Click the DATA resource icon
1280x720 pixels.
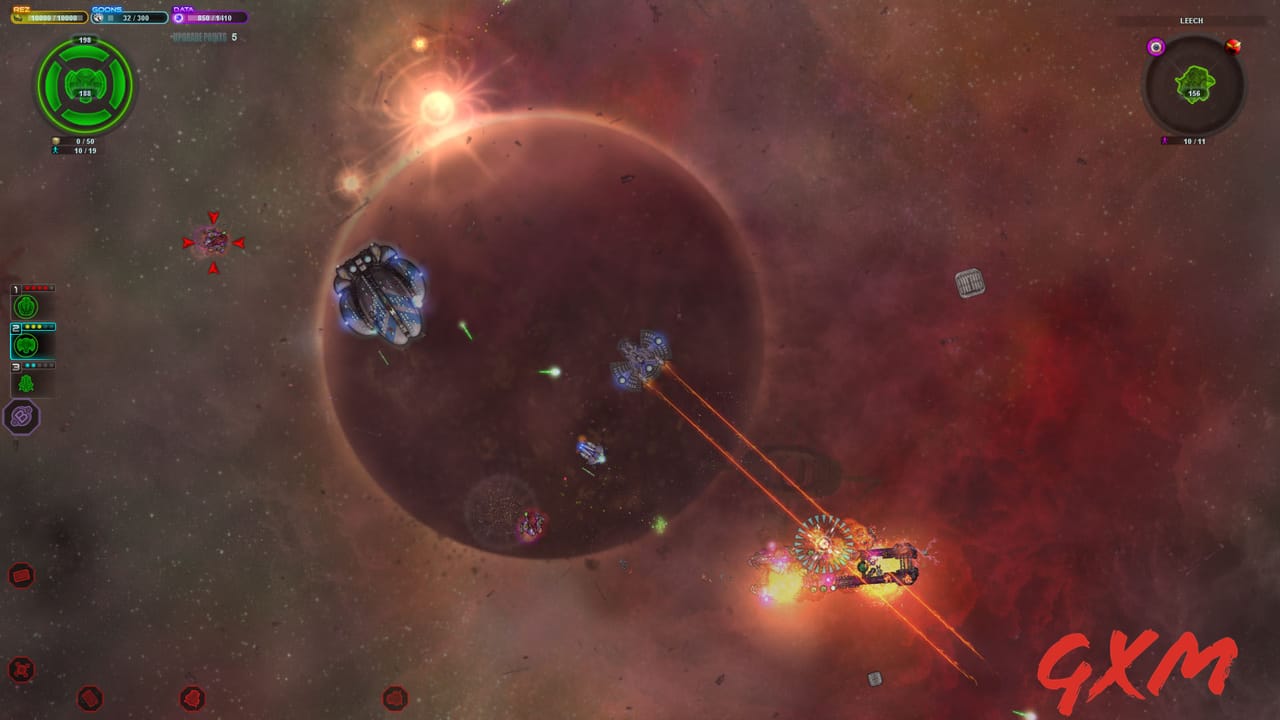[x=179, y=17]
